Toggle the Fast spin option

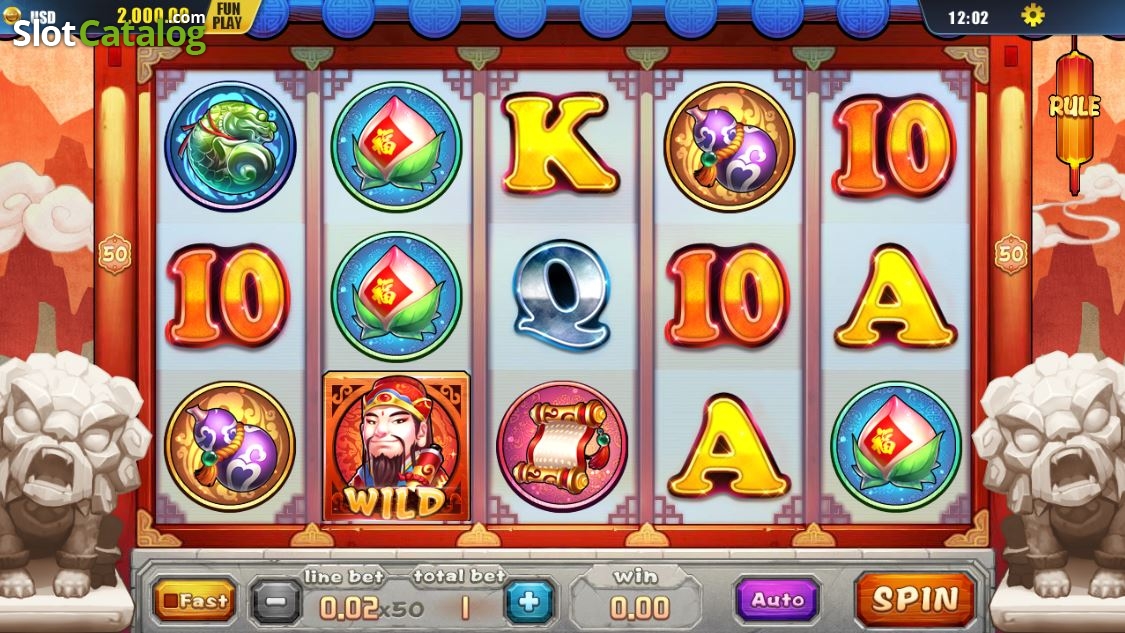pyautogui.click(x=195, y=601)
